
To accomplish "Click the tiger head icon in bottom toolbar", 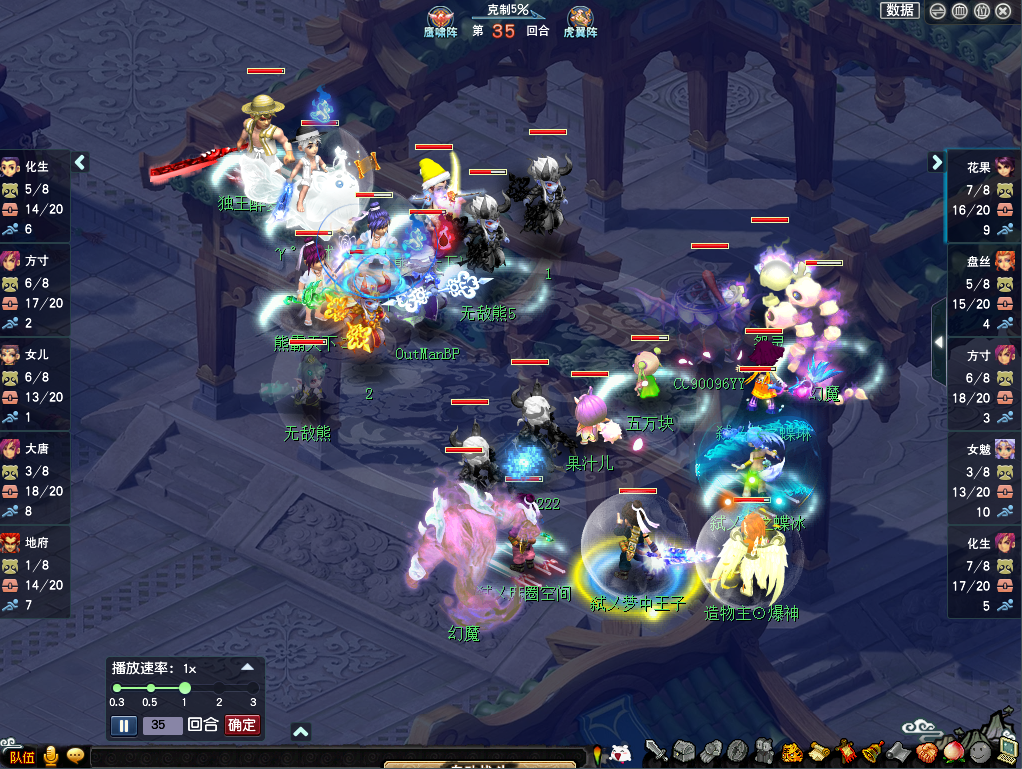I will (792, 751).
